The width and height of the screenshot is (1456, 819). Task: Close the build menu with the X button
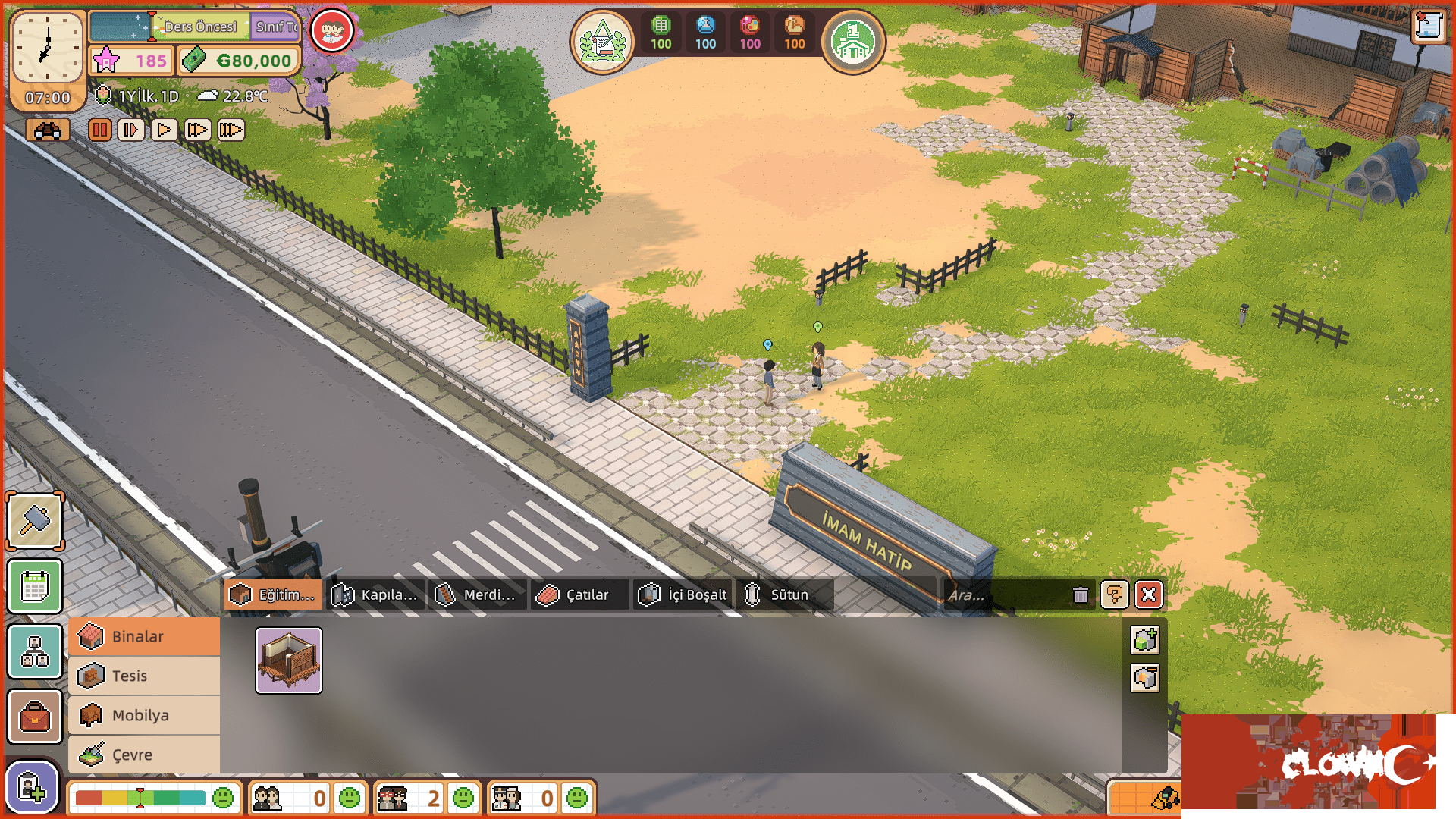click(1147, 595)
